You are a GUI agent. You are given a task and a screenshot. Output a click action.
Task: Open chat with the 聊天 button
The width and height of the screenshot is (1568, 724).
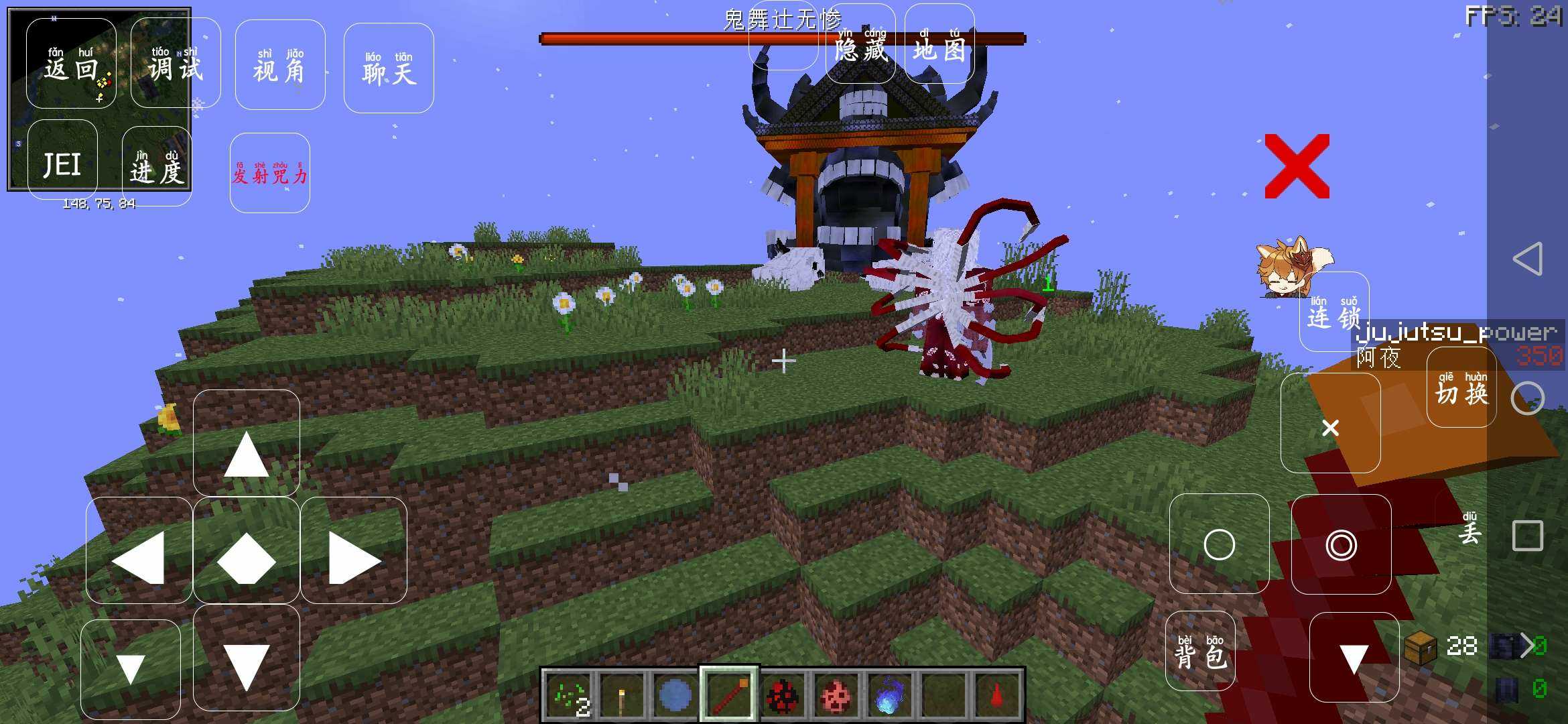pyautogui.click(x=389, y=68)
